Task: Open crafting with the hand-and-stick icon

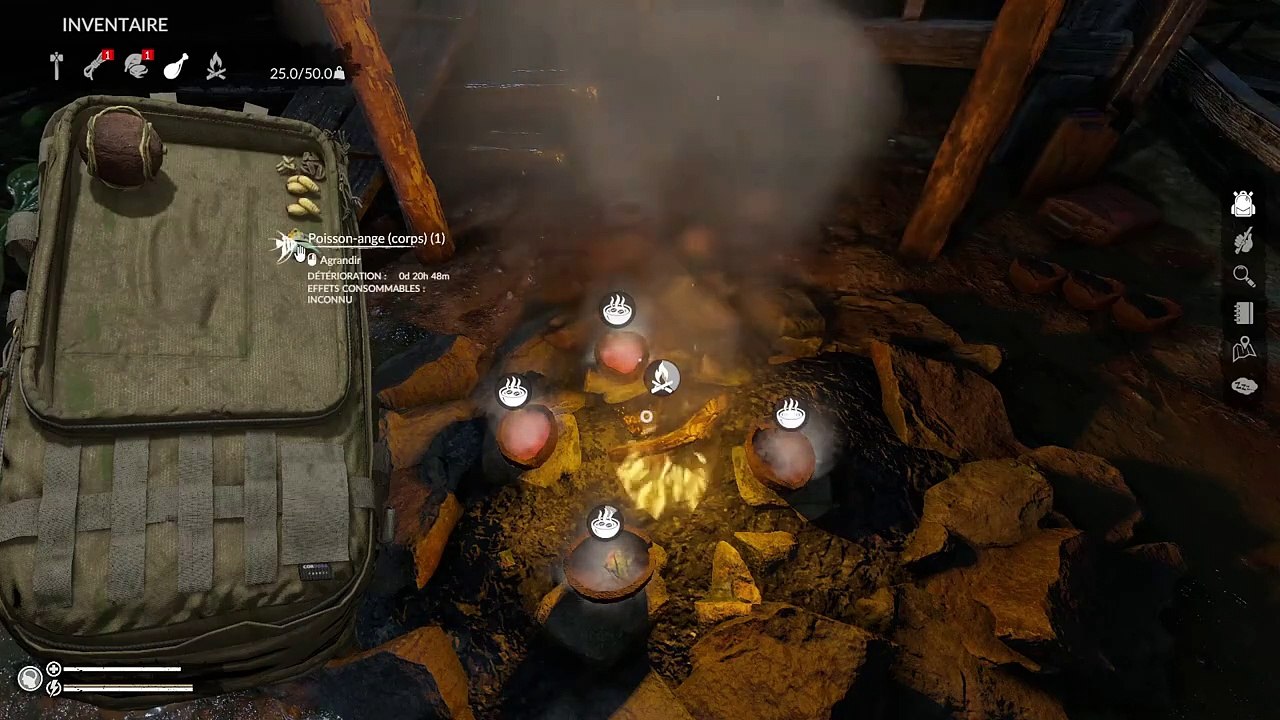Action: [1243, 240]
